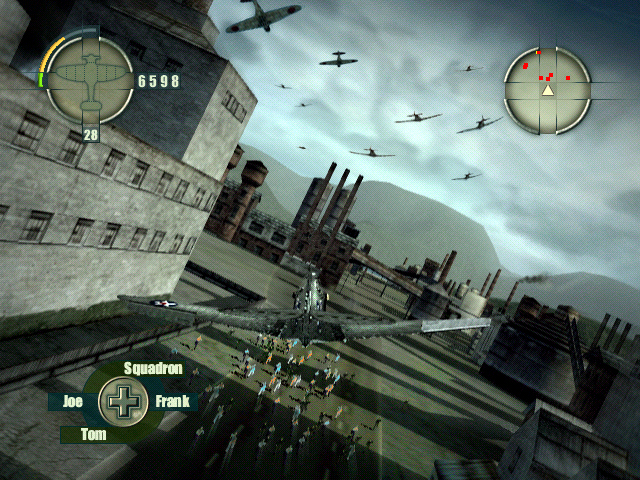Open the circular radar minimap

[x=547, y=90]
